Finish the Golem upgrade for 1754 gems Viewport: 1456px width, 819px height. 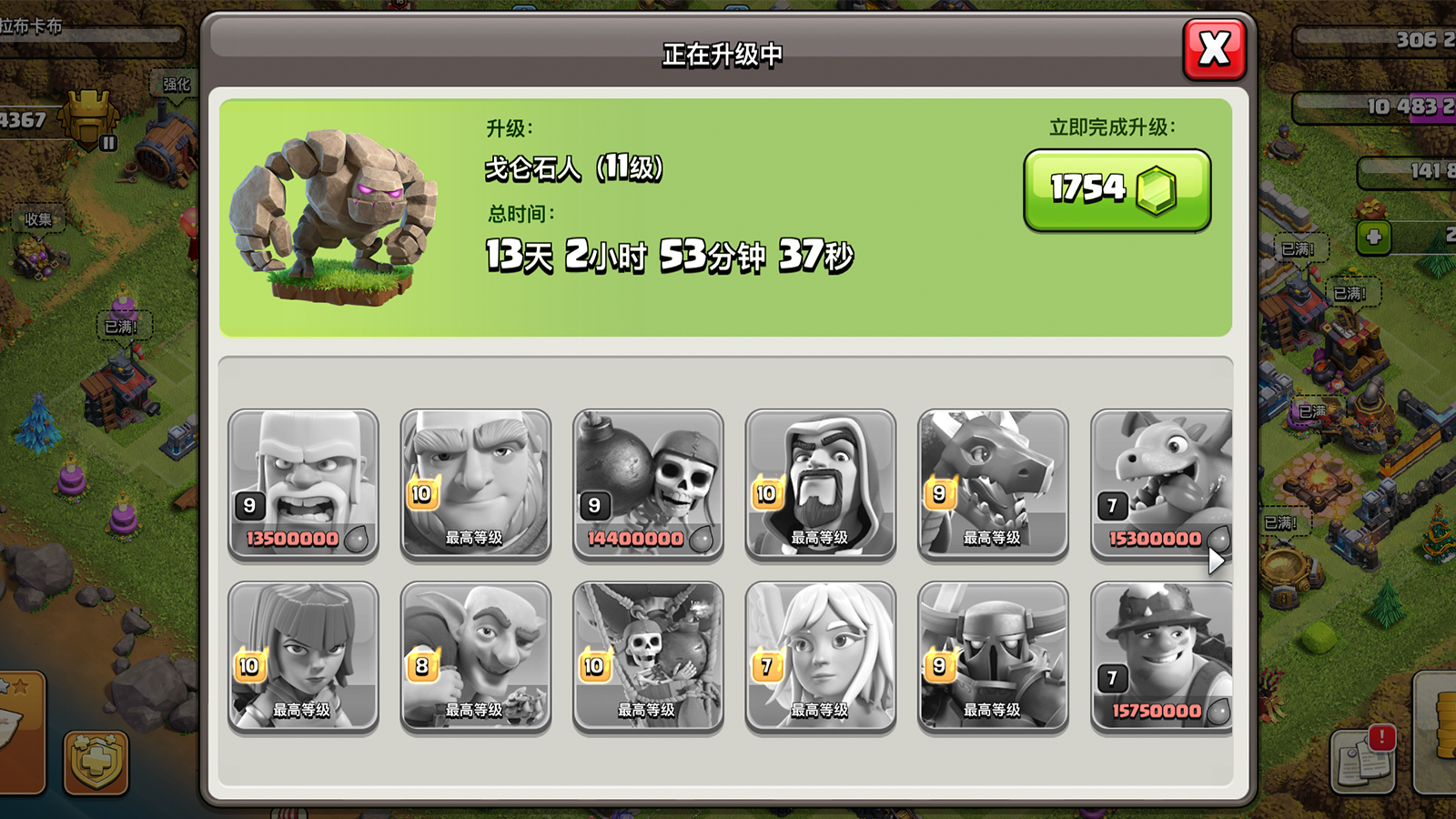pyautogui.click(x=1117, y=190)
